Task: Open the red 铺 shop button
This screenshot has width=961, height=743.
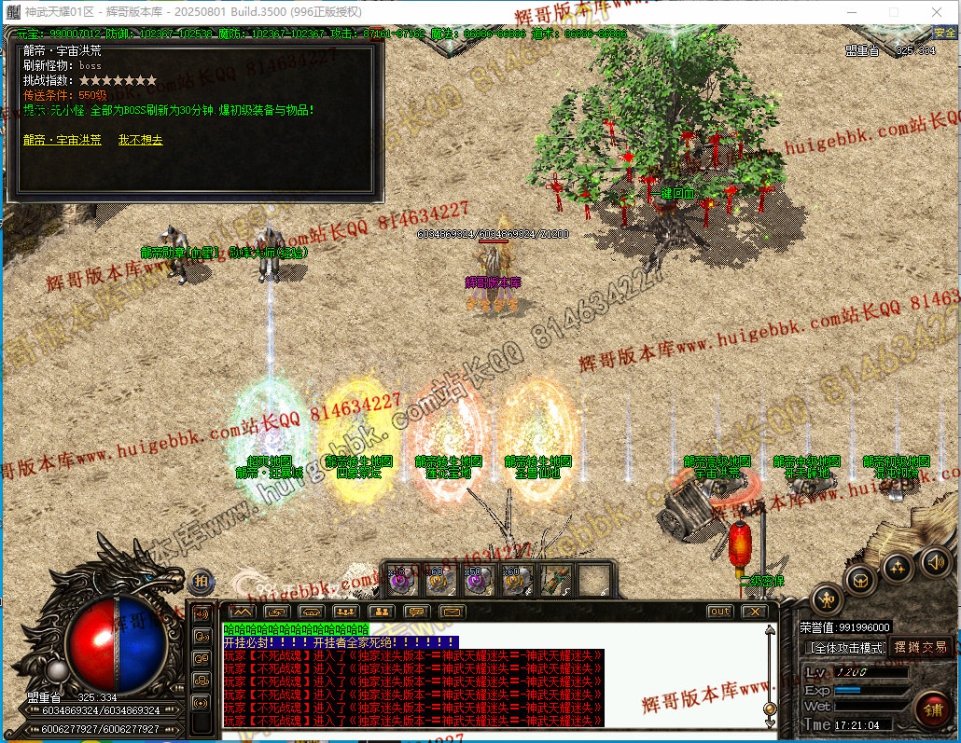Action: point(932,710)
